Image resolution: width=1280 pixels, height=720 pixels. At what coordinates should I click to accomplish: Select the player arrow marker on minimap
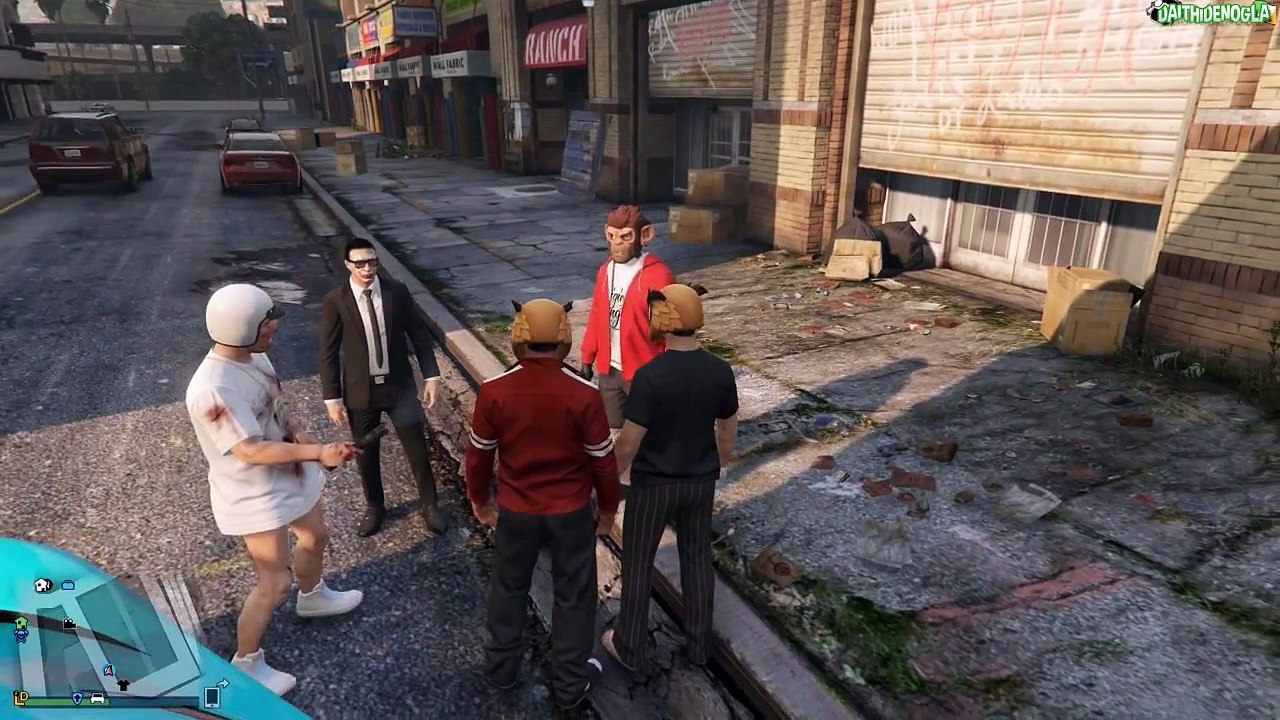click(109, 670)
